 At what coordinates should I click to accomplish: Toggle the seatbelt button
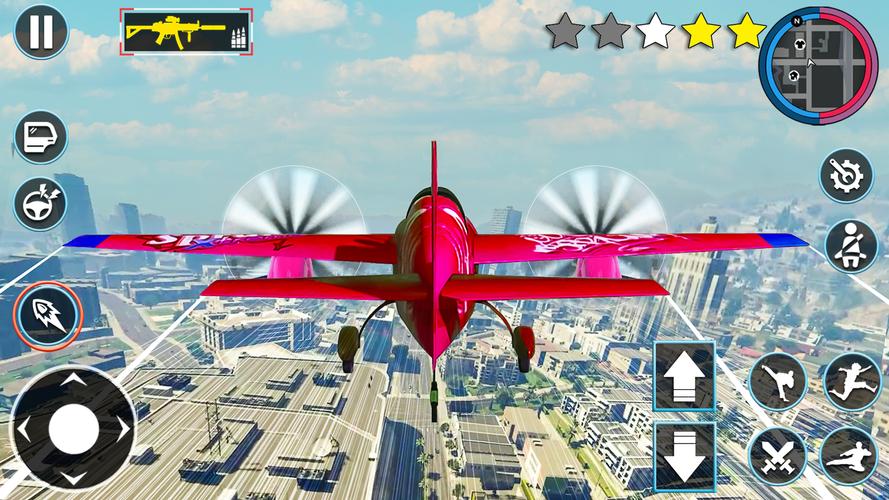pos(851,246)
